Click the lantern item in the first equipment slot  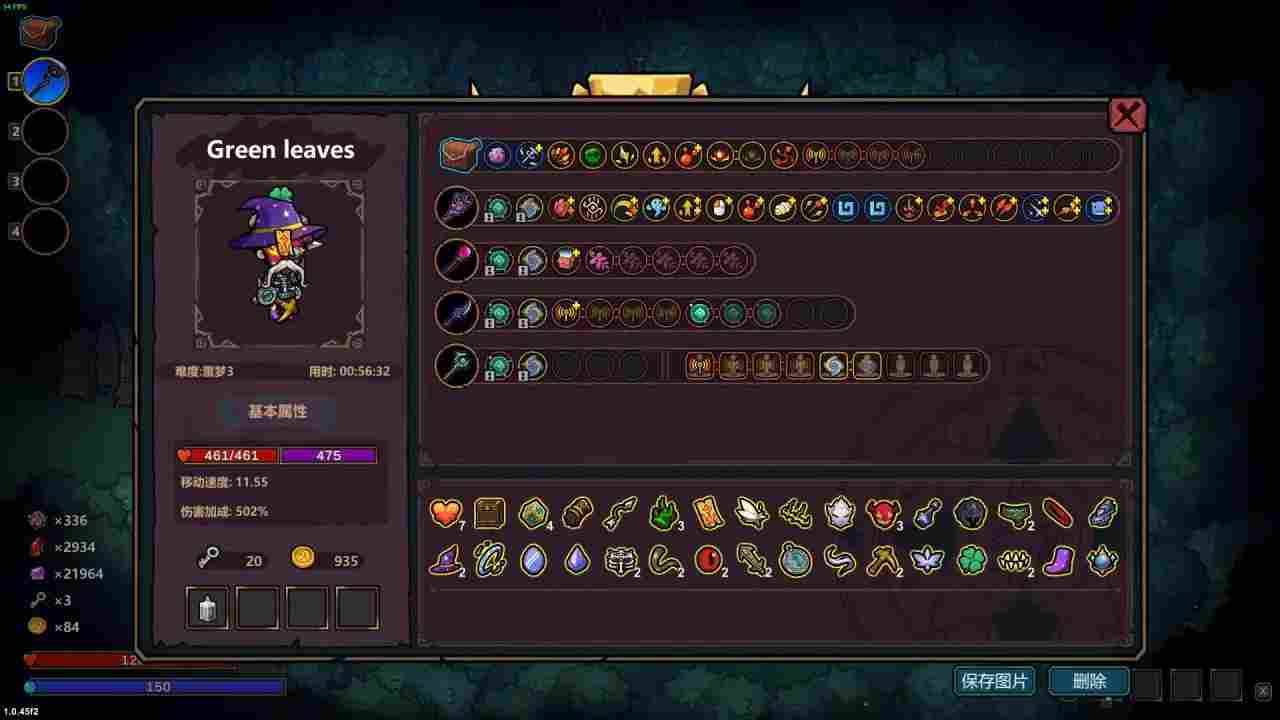(x=206, y=606)
